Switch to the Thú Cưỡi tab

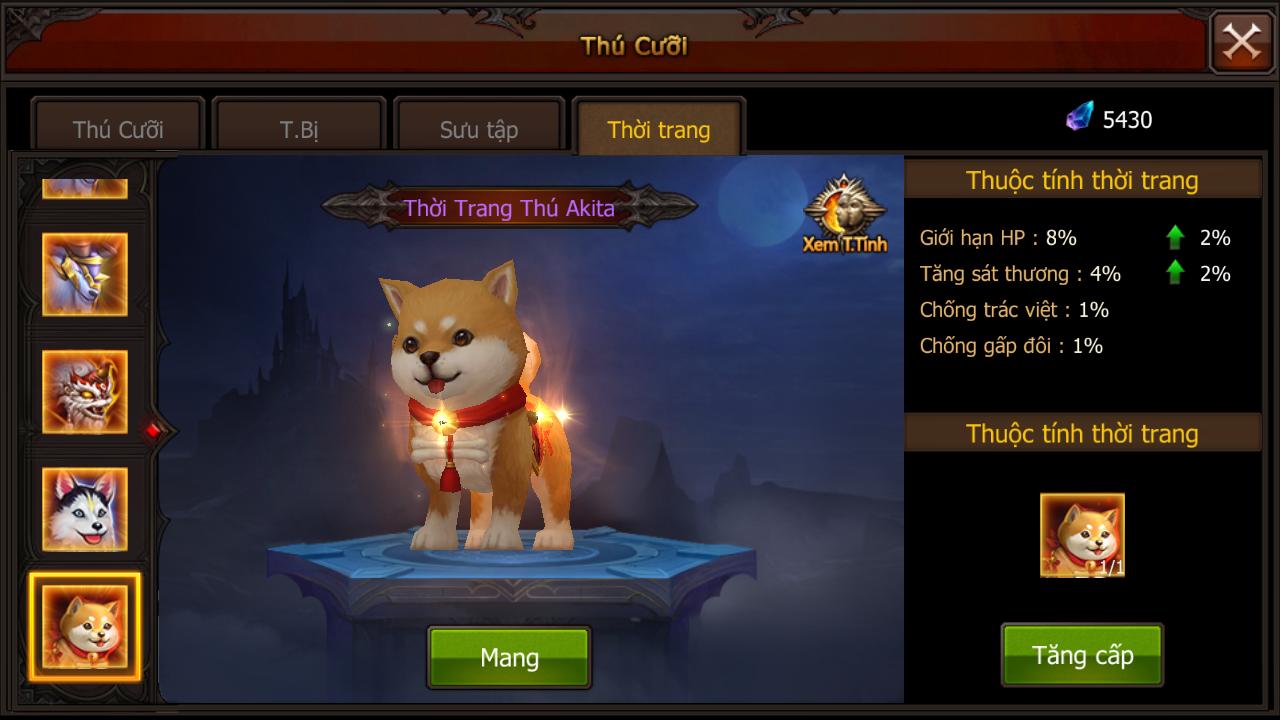[x=117, y=129]
